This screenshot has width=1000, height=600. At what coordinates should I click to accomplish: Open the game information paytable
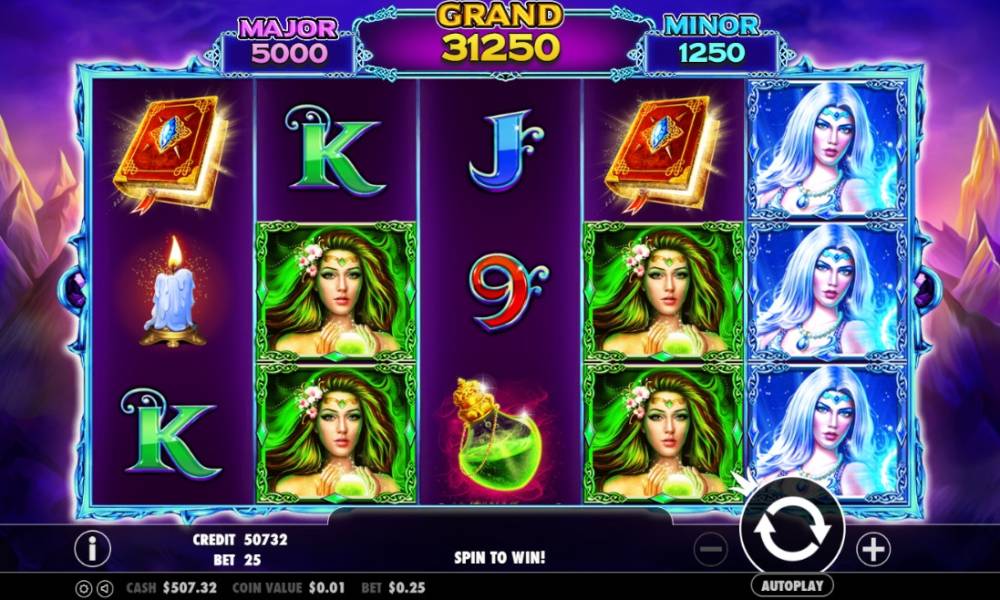(x=92, y=548)
